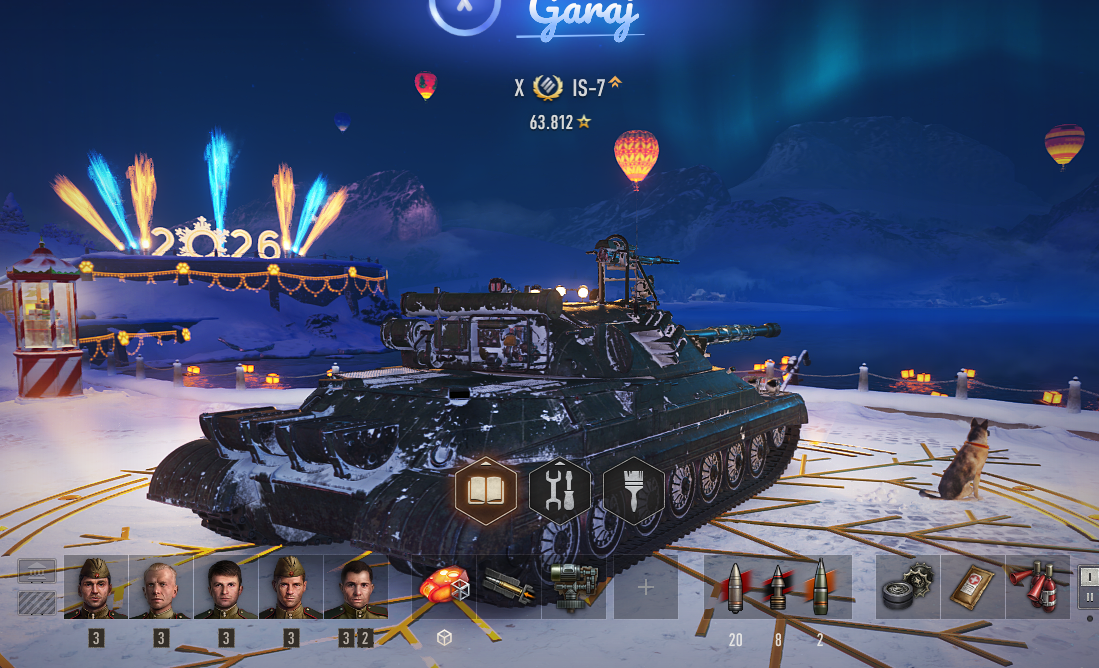Choose the red fire extinguisher consumable slot
Screen dimensions: 1099x668
coord(1037,587)
